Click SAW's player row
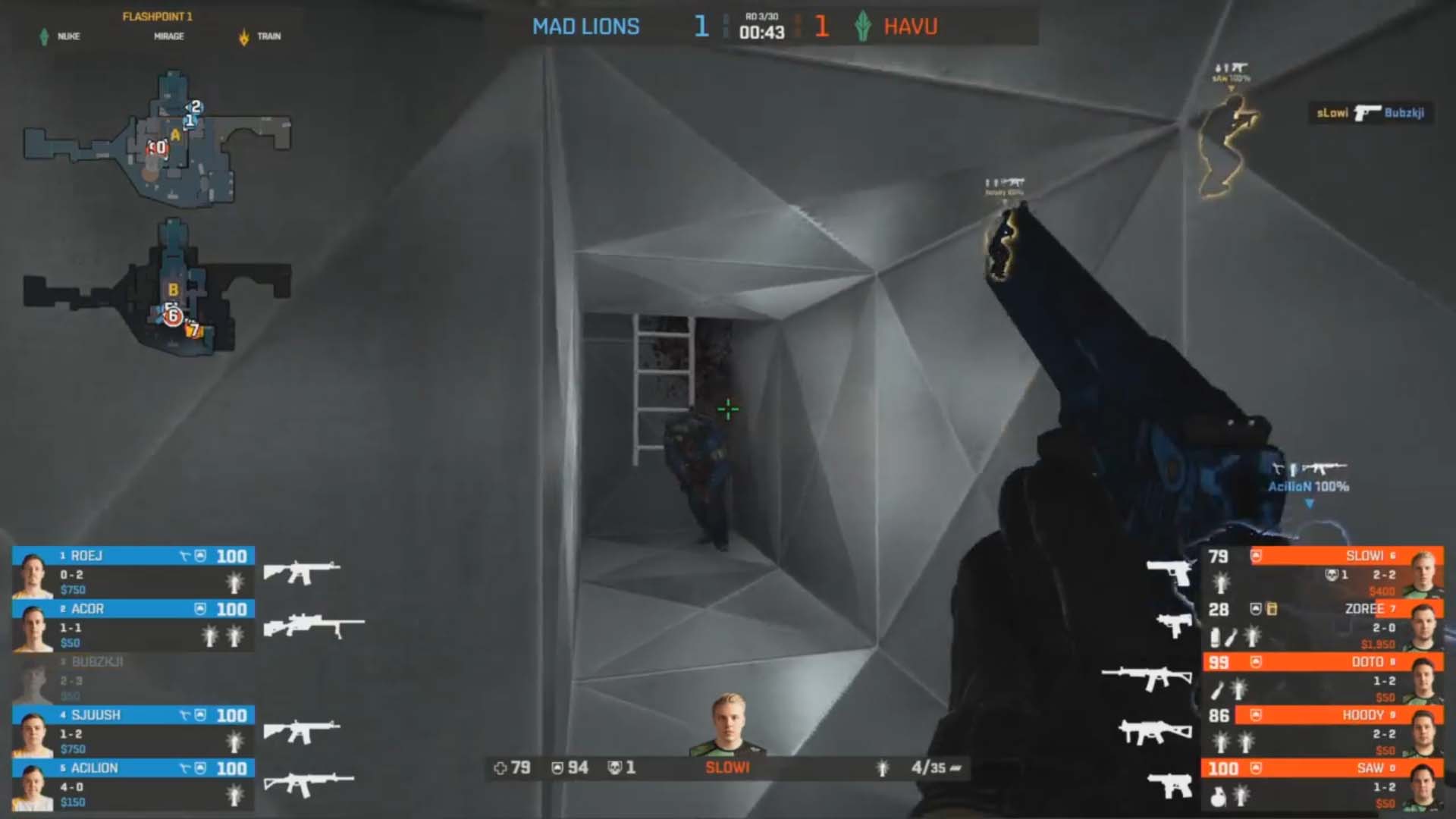The width and height of the screenshot is (1456, 819). 1323,785
